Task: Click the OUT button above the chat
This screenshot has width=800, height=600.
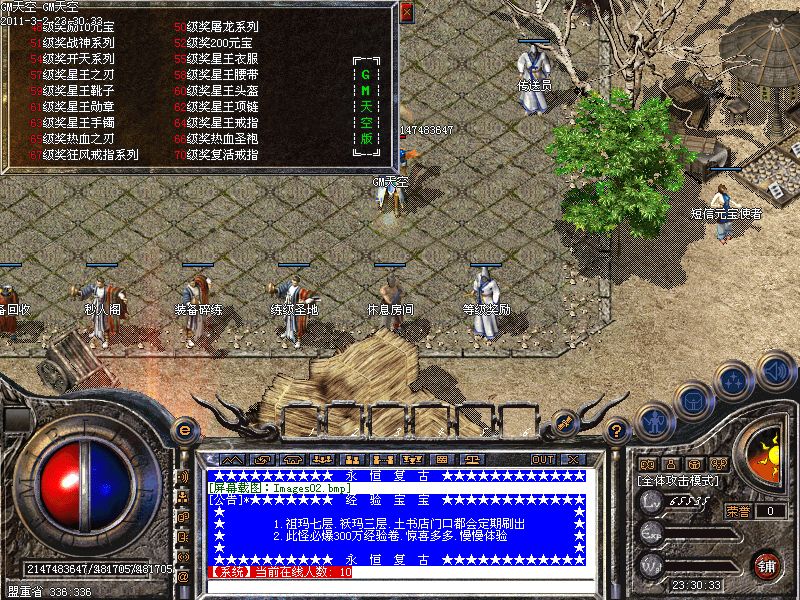Action: click(543, 459)
